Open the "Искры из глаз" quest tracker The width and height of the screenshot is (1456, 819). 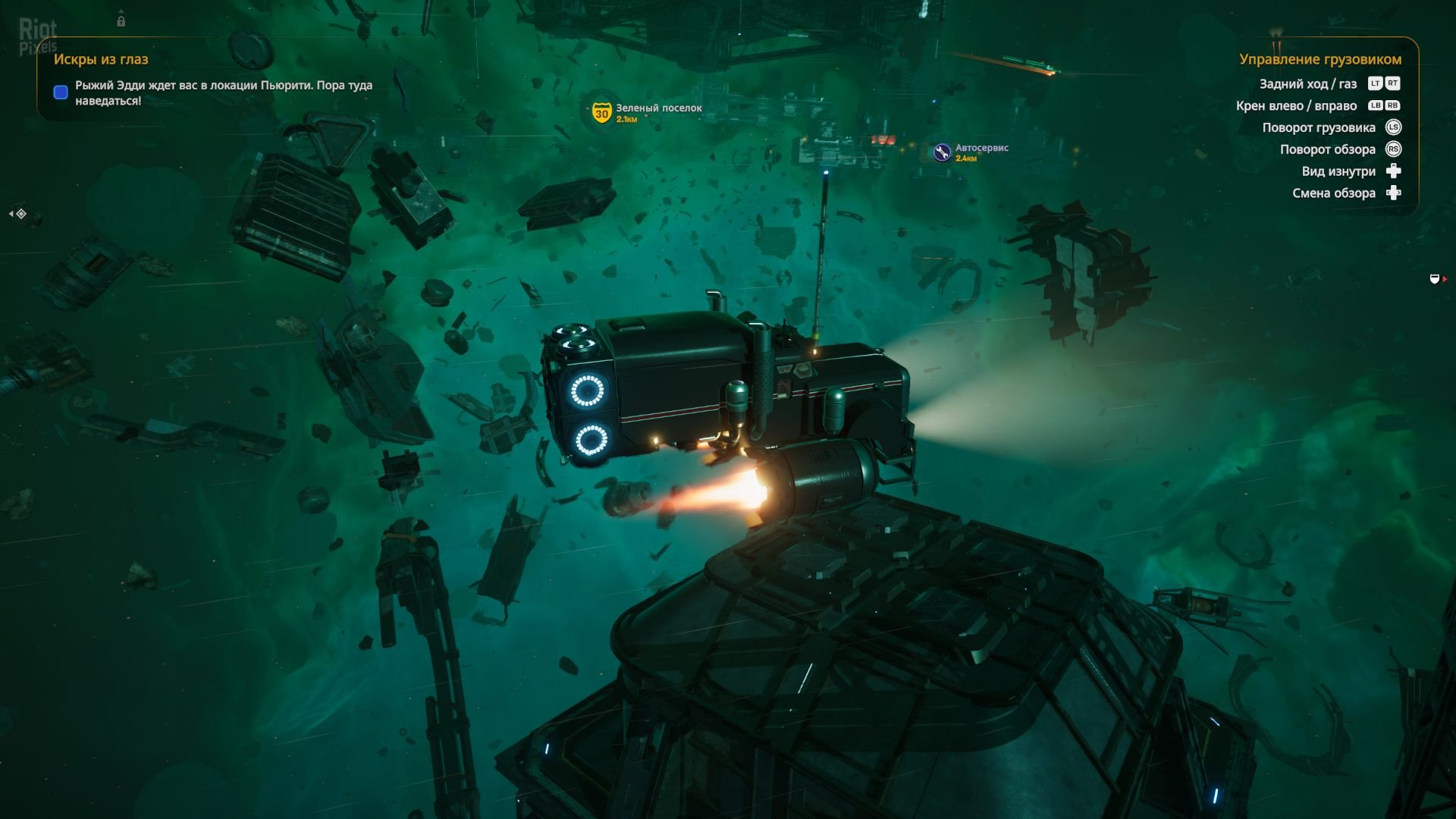[101, 59]
